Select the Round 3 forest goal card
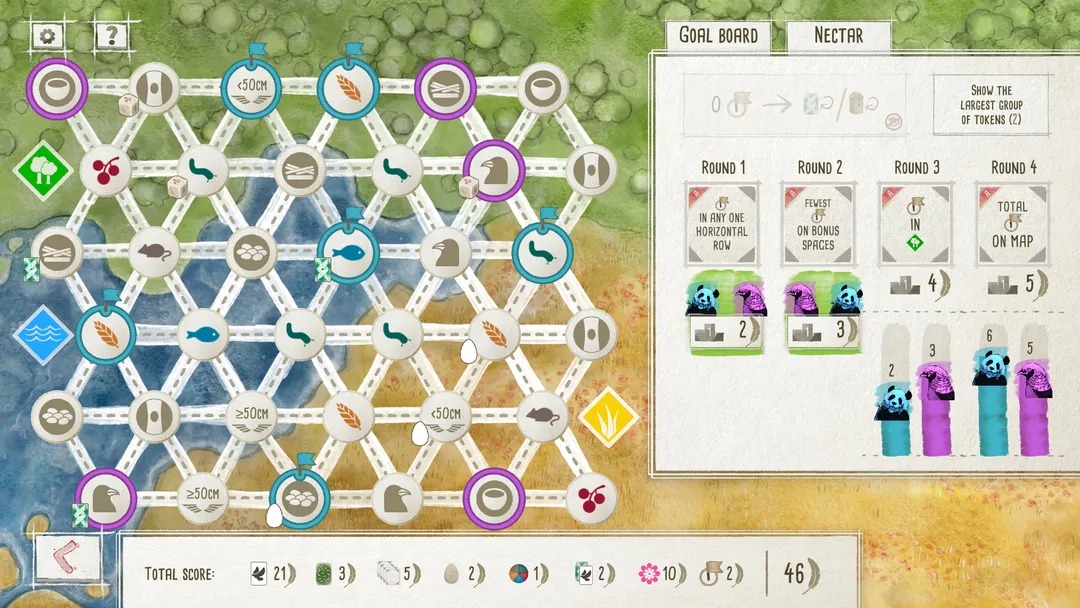1080x608 pixels. pyautogui.click(x=913, y=223)
